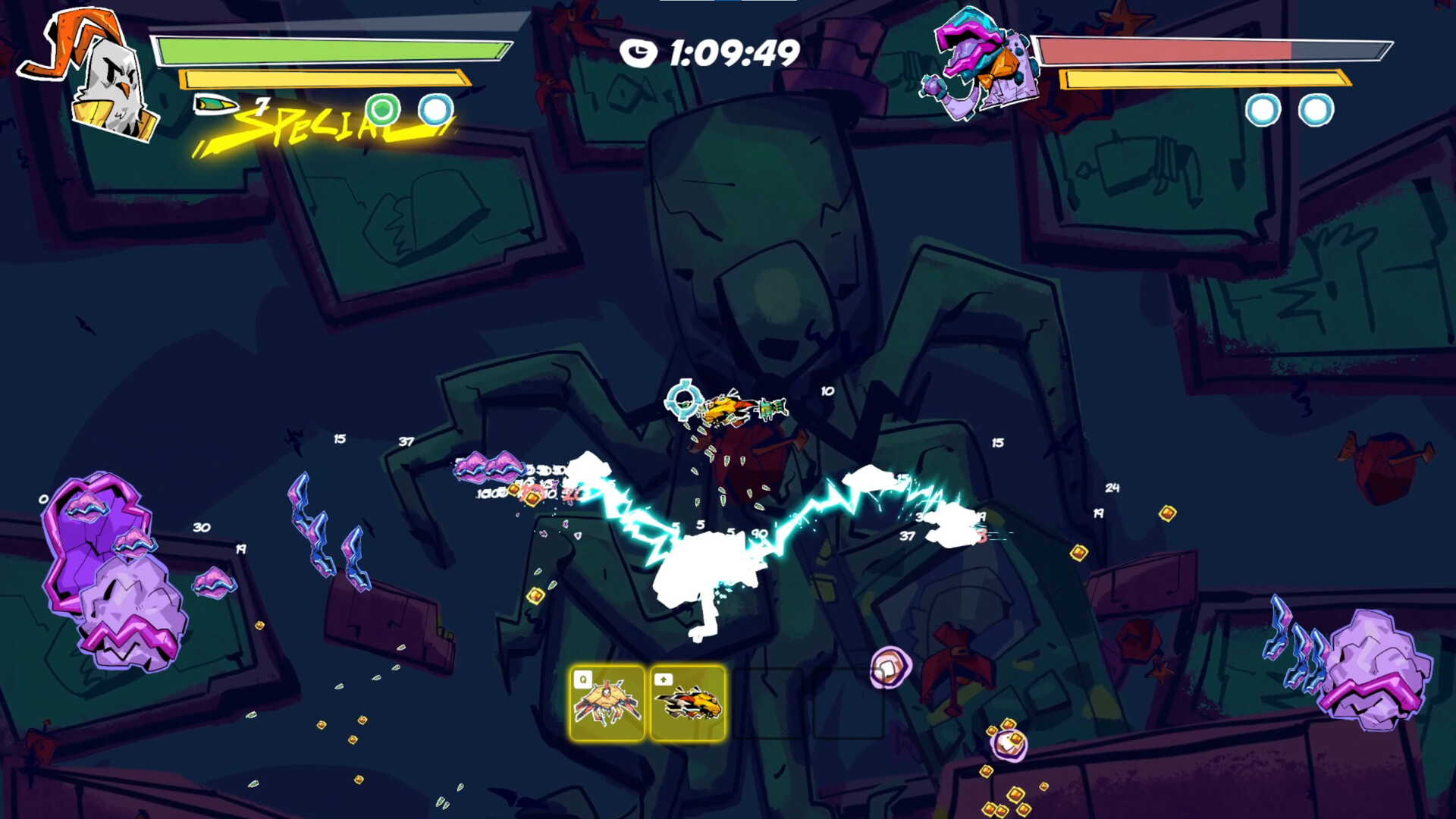Activate the glowing SPECIAL indicator
Screen dimensions: 1456x819
point(318,125)
